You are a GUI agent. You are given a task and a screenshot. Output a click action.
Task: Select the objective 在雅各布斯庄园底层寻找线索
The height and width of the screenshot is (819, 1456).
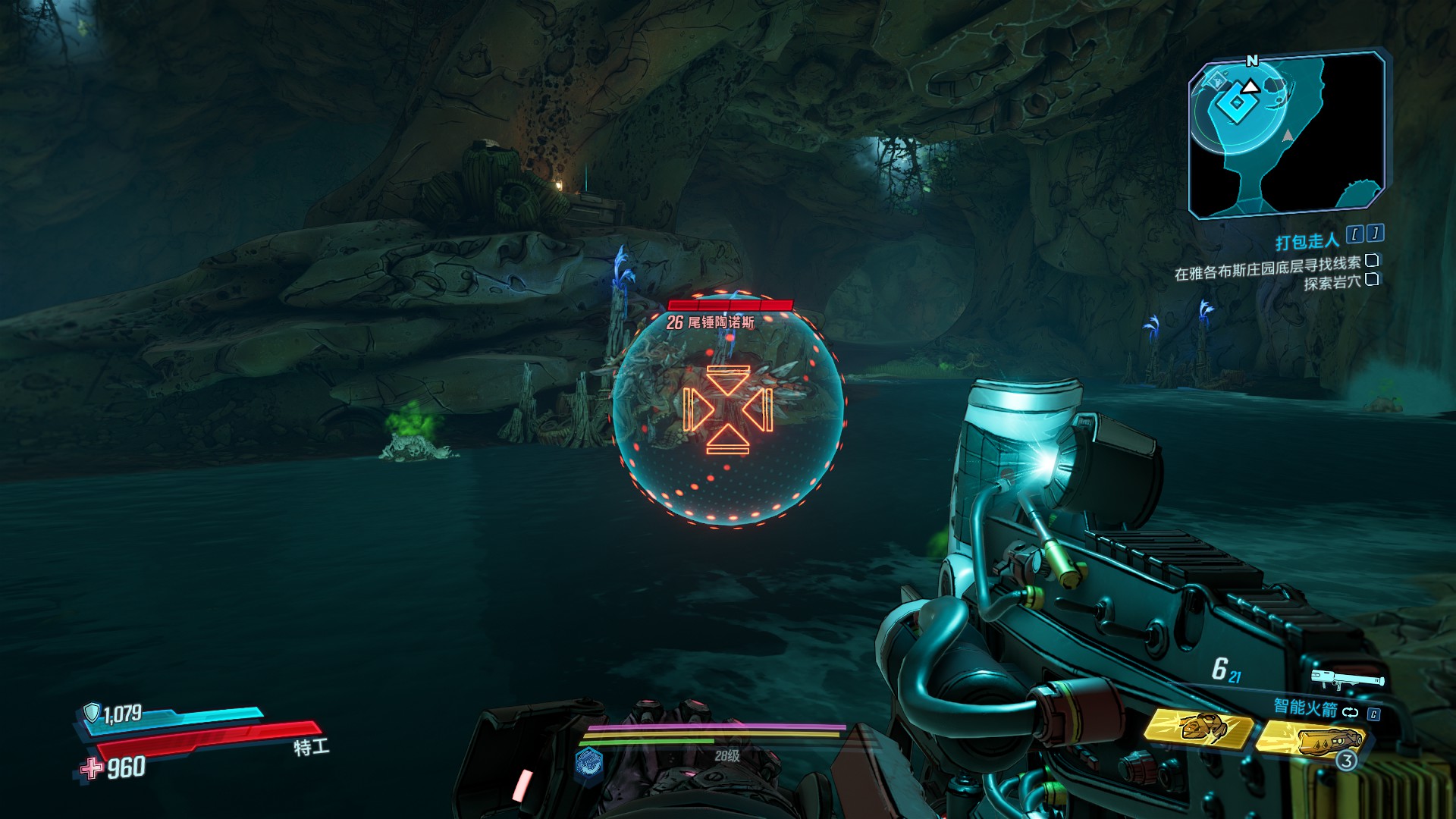(1267, 266)
